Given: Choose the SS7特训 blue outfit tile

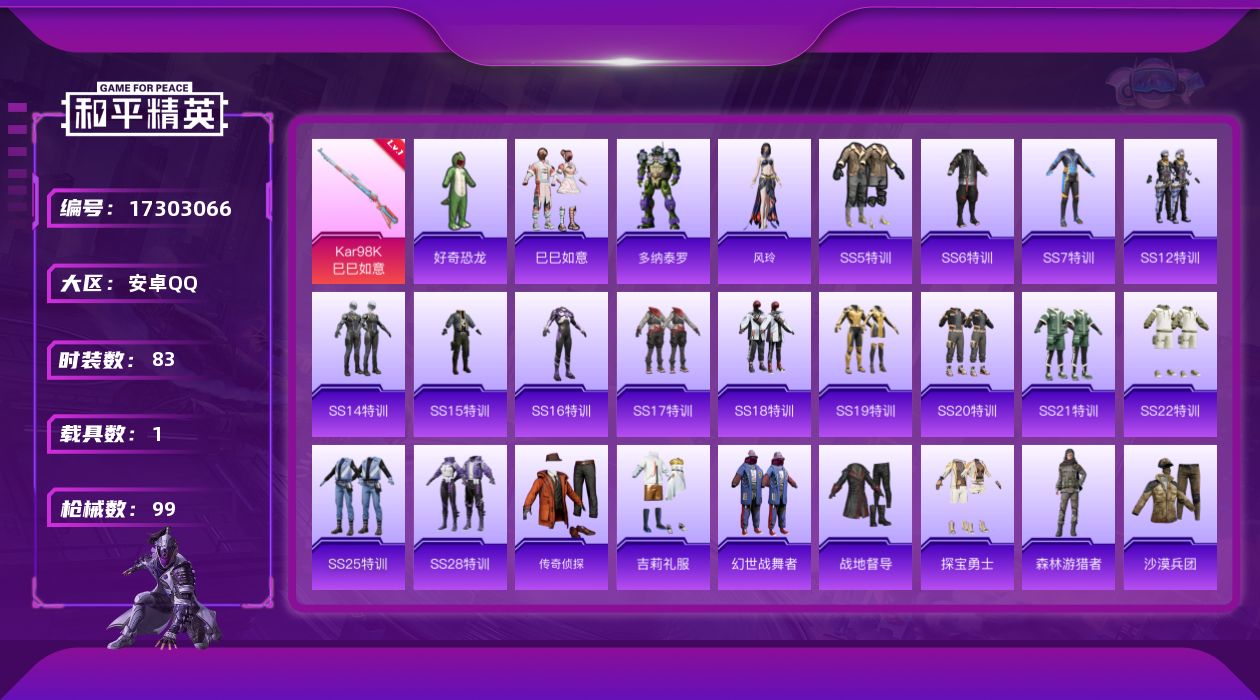Looking at the screenshot, I should (x=1068, y=211).
